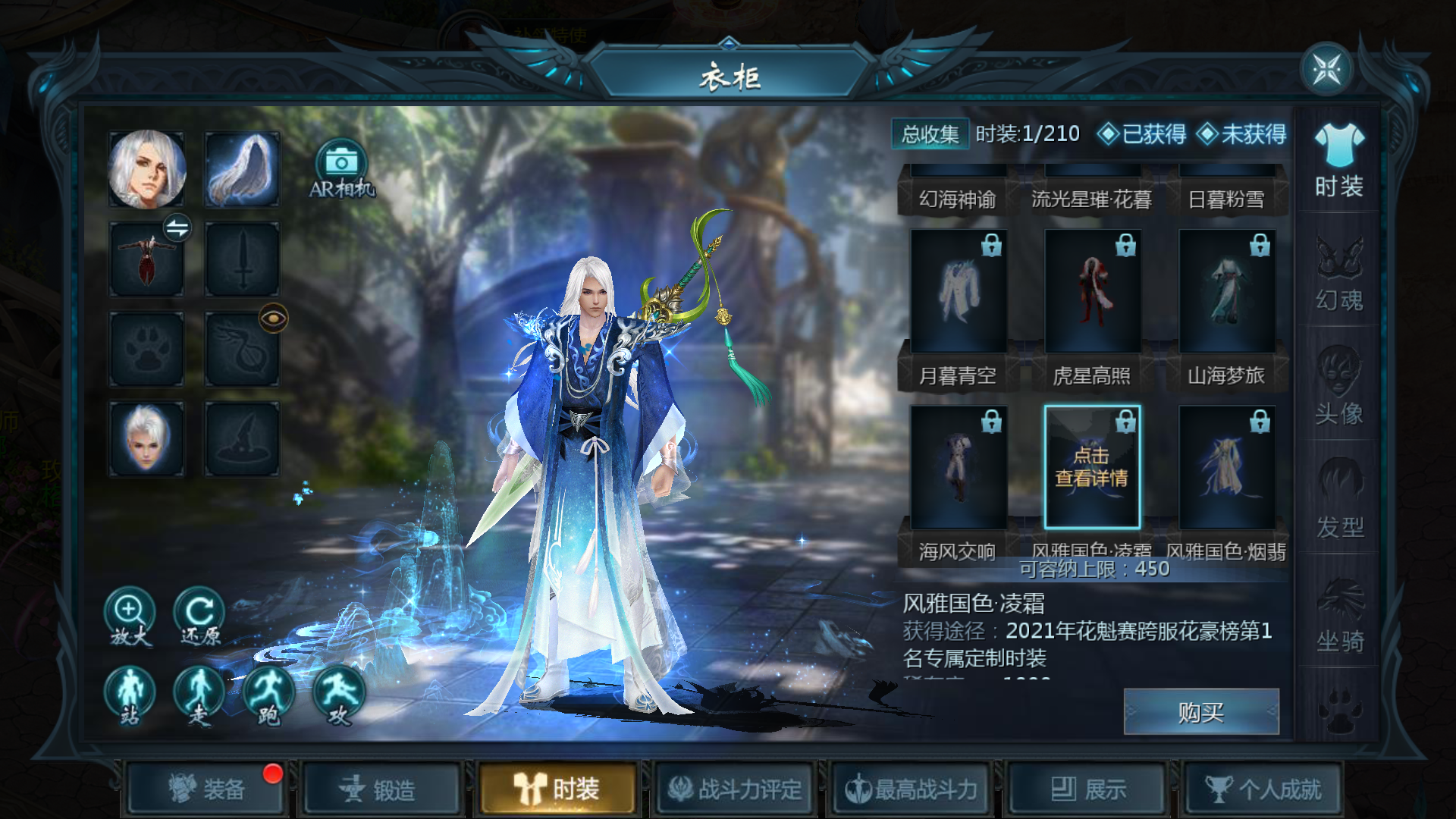
Task: Switch to the 锻造 forge tab at bottom
Action: 383,789
